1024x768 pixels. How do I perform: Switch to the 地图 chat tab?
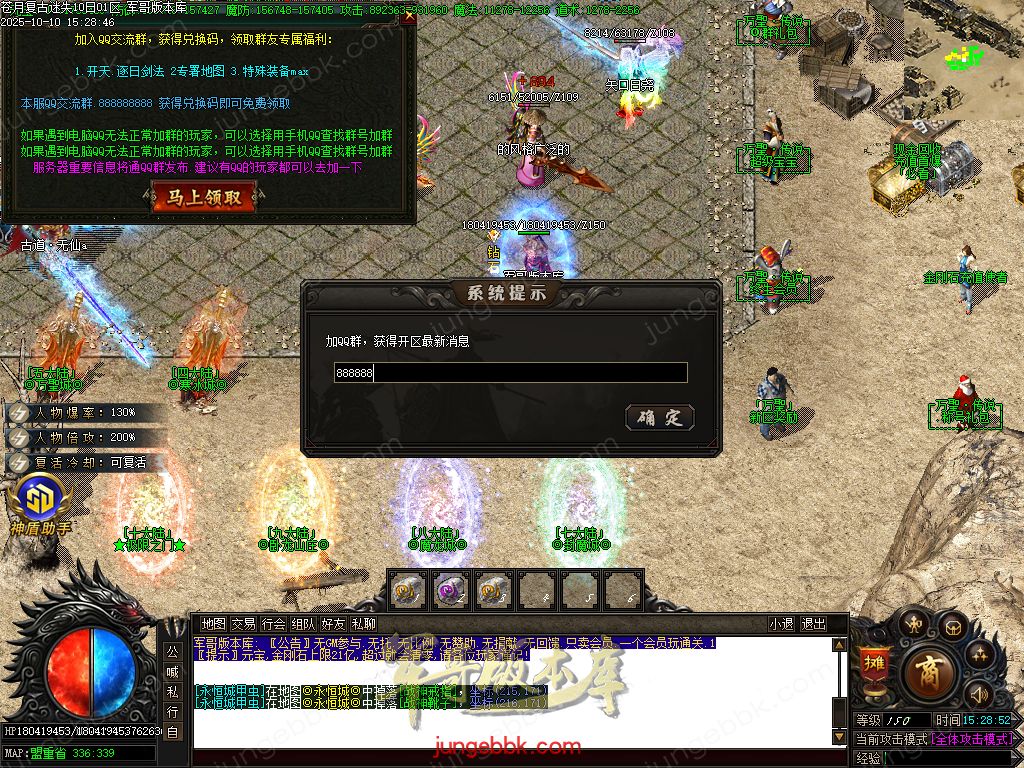[x=213, y=624]
